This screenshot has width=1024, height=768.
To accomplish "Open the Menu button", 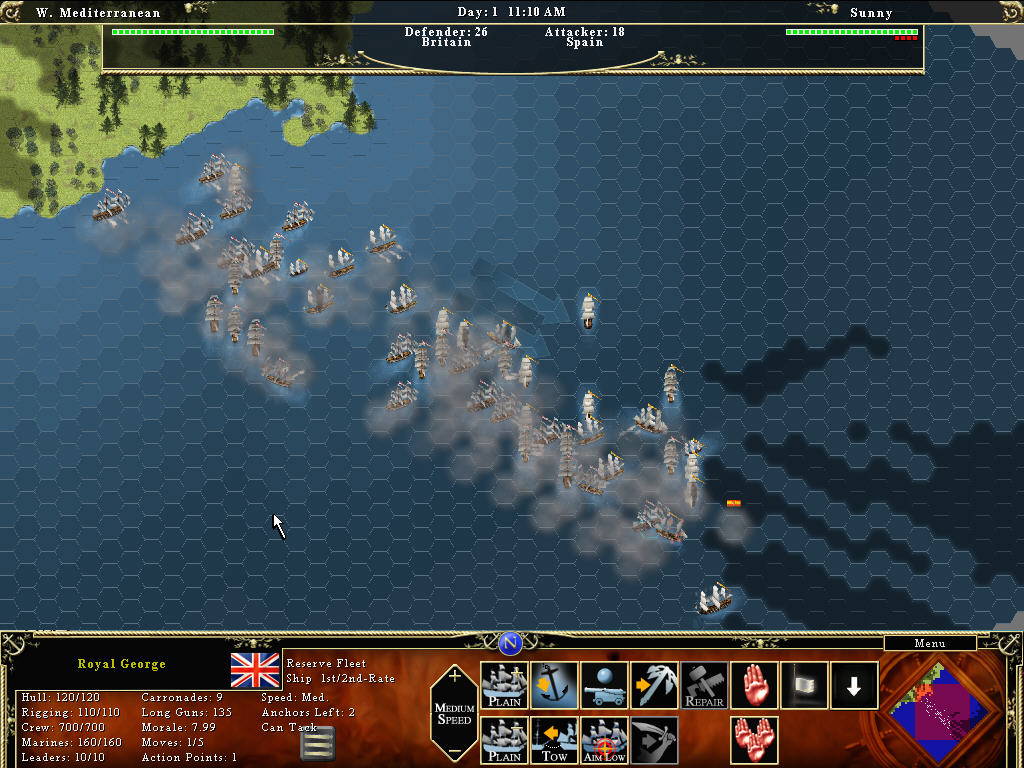I will [929, 644].
